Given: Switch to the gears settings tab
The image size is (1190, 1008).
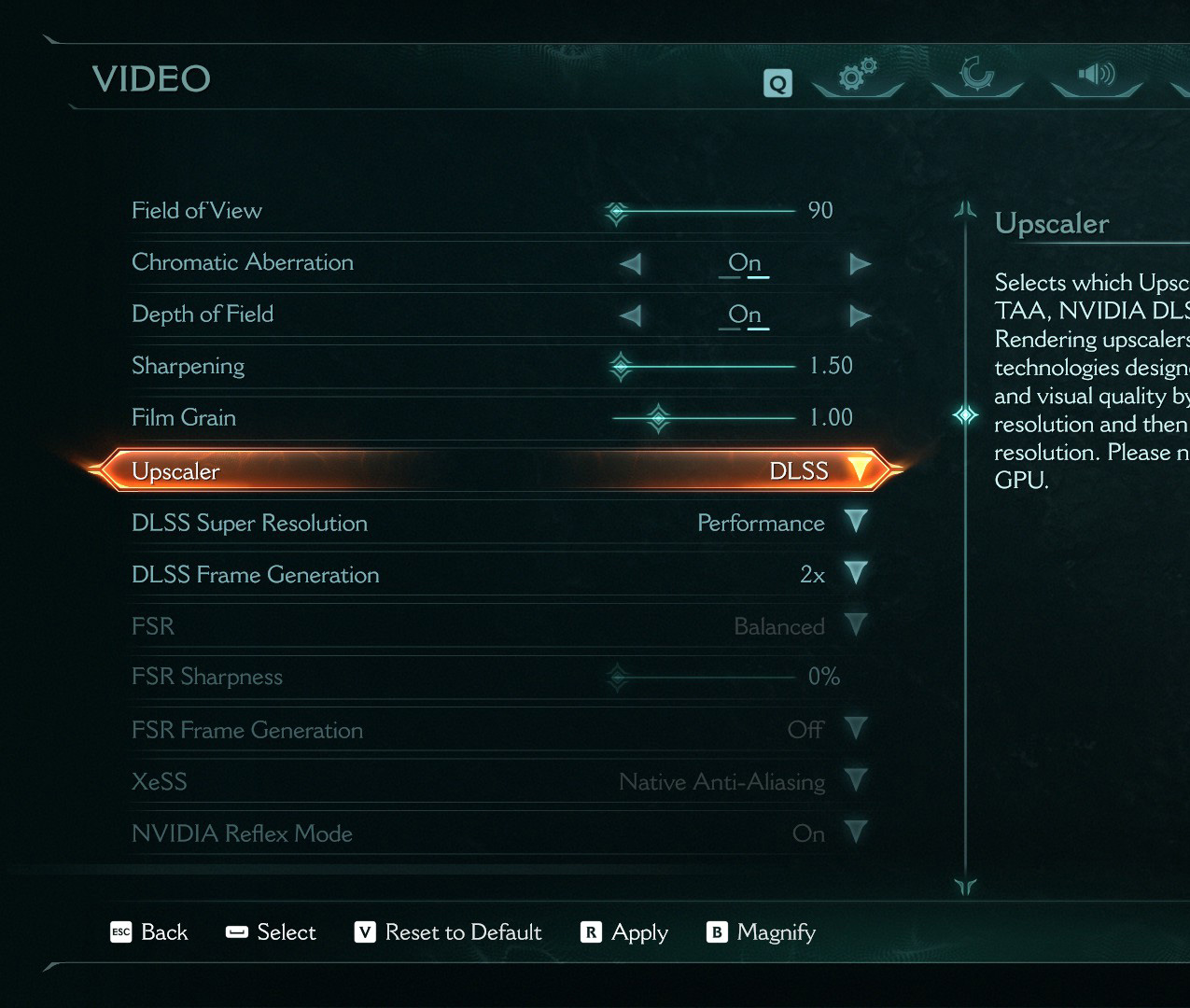Looking at the screenshot, I should [858, 76].
